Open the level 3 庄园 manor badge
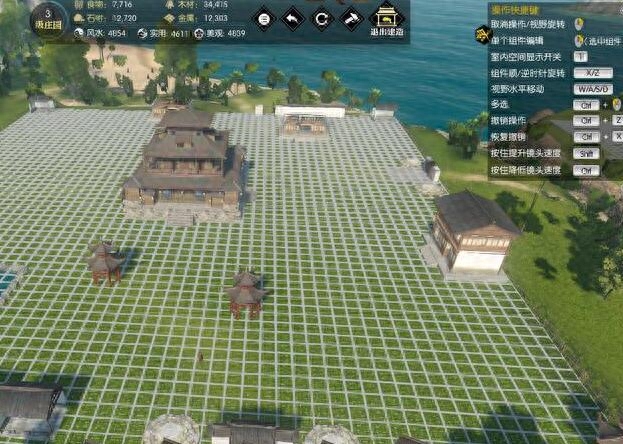The height and width of the screenshot is (444, 623). [48, 19]
